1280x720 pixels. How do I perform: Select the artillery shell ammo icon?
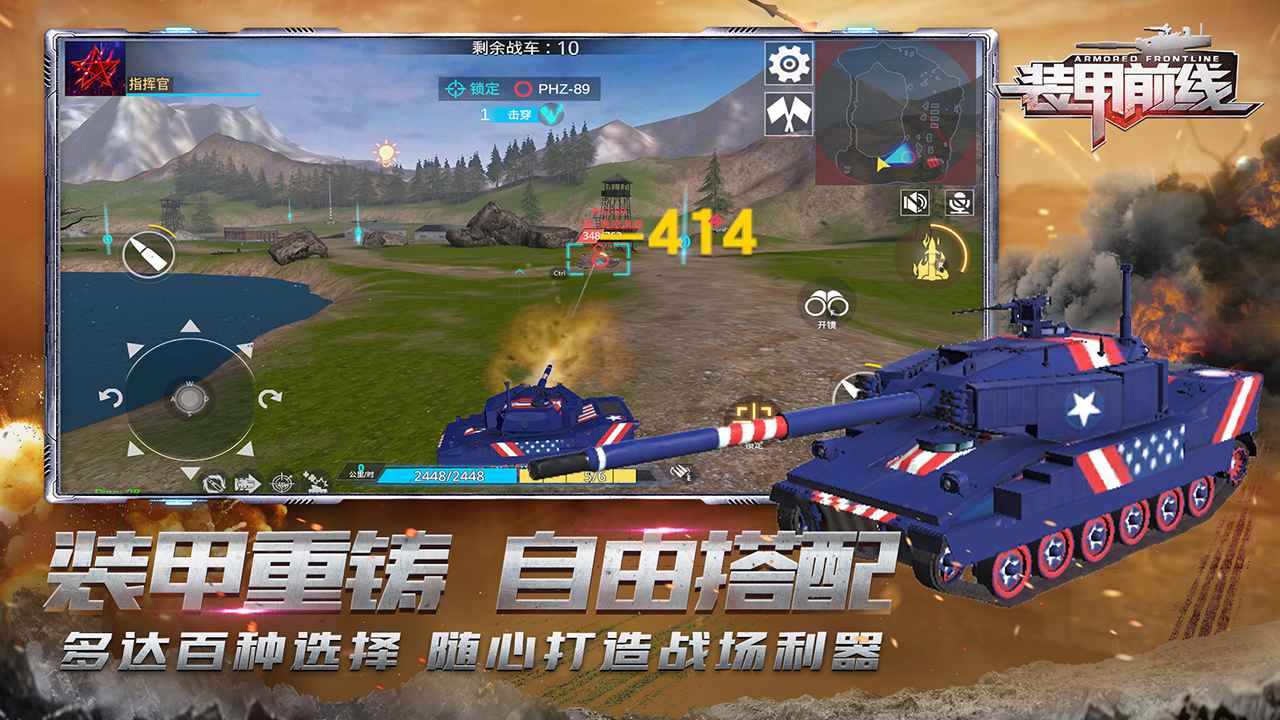150,253
